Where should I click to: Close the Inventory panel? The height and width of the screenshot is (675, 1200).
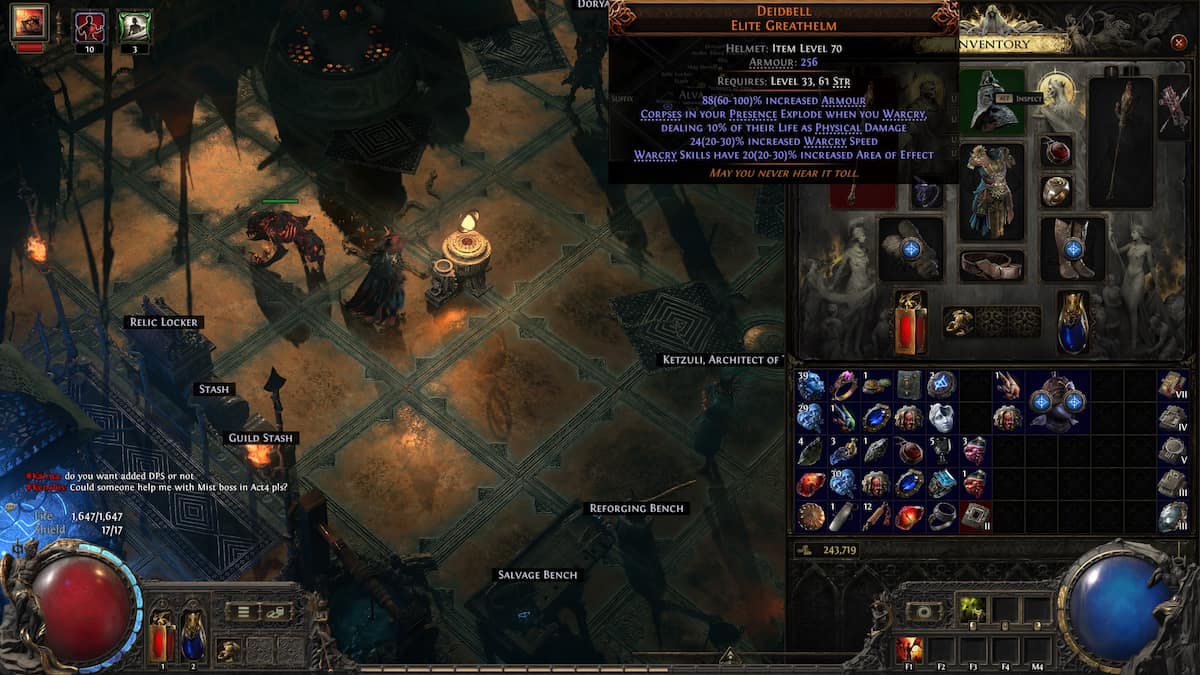[x=1179, y=42]
